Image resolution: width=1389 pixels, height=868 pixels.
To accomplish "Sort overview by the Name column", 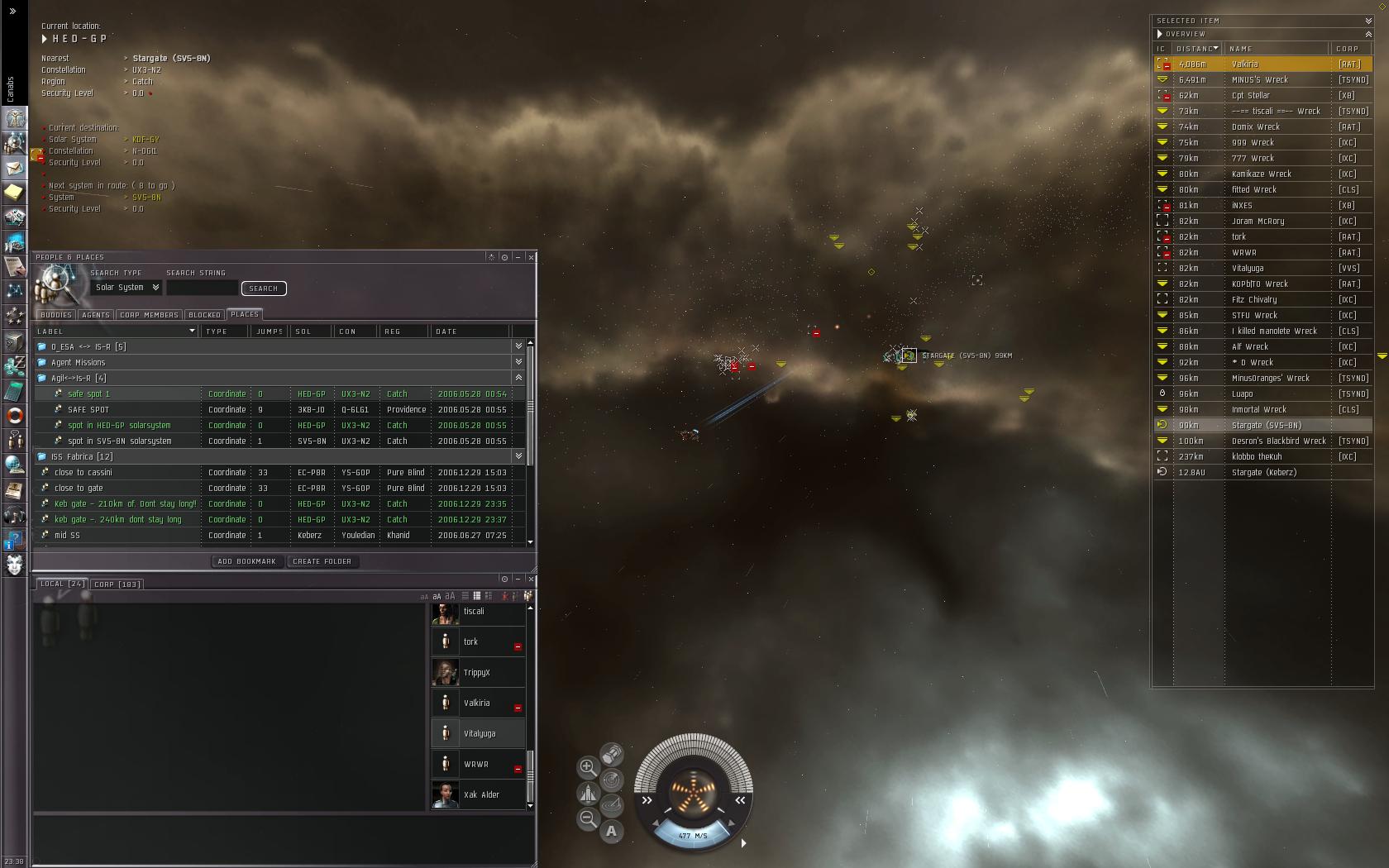I will pos(1241,49).
